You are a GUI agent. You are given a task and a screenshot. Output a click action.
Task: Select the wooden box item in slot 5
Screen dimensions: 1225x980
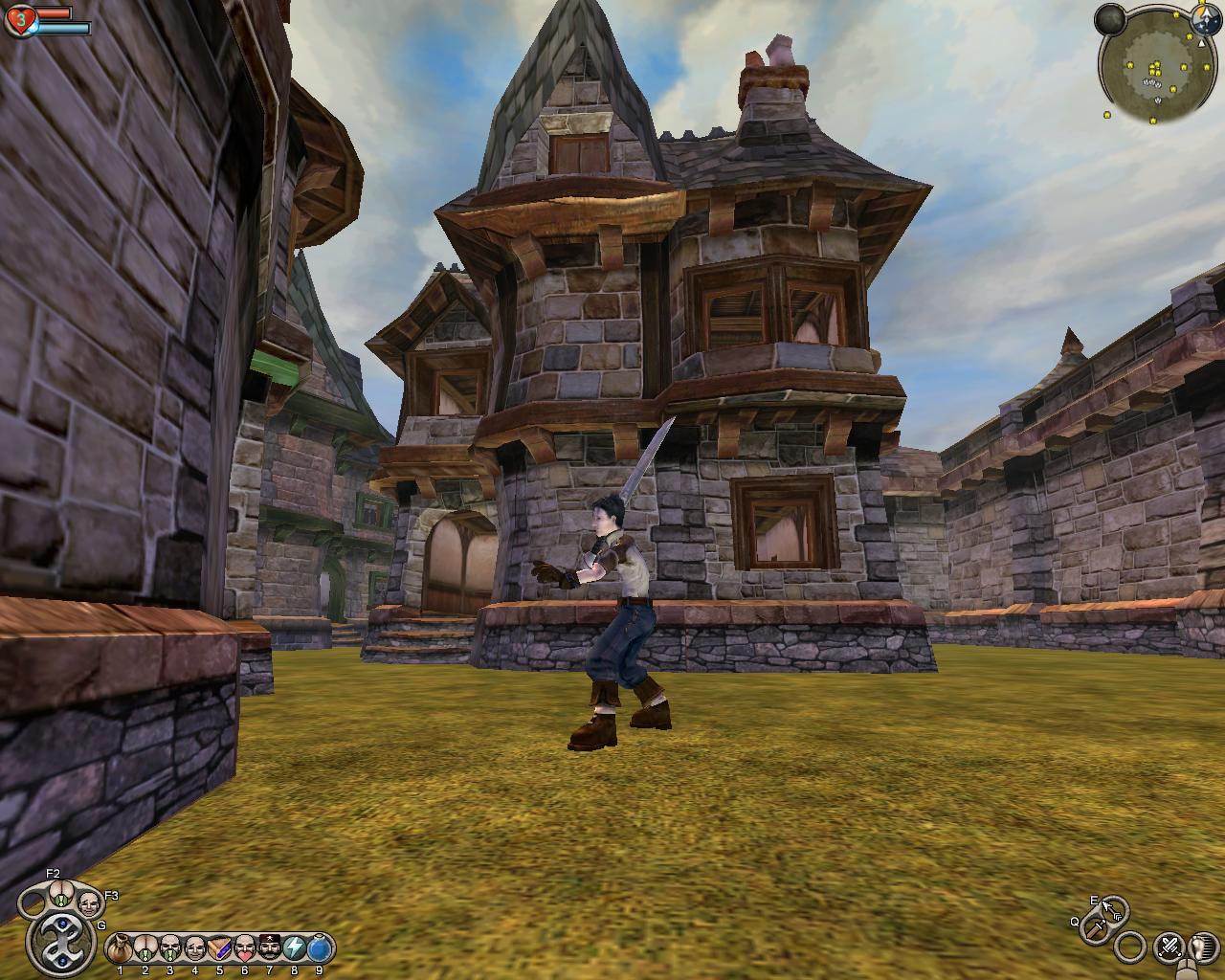[x=219, y=948]
